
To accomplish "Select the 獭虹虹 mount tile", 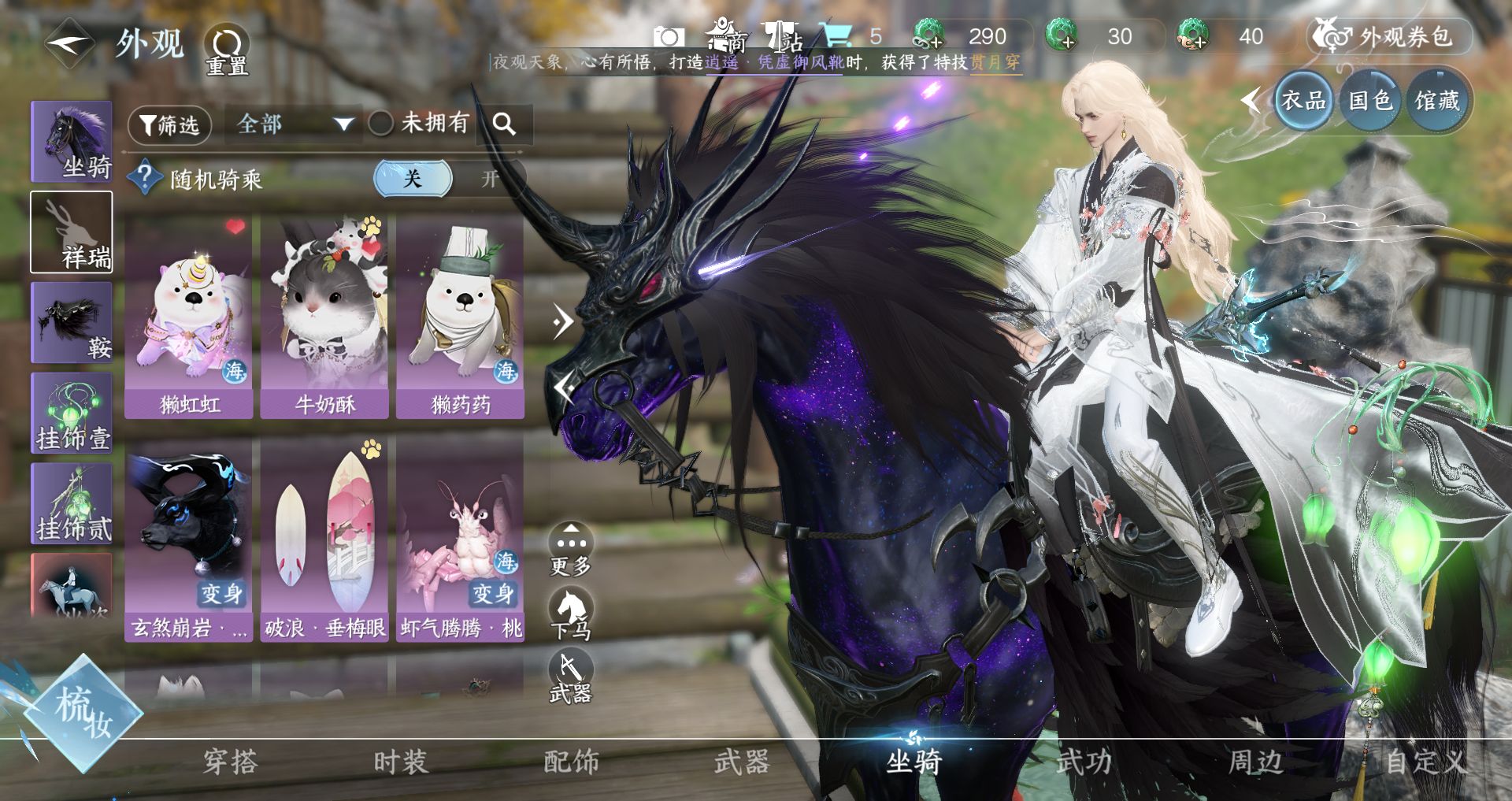I will click(x=189, y=317).
